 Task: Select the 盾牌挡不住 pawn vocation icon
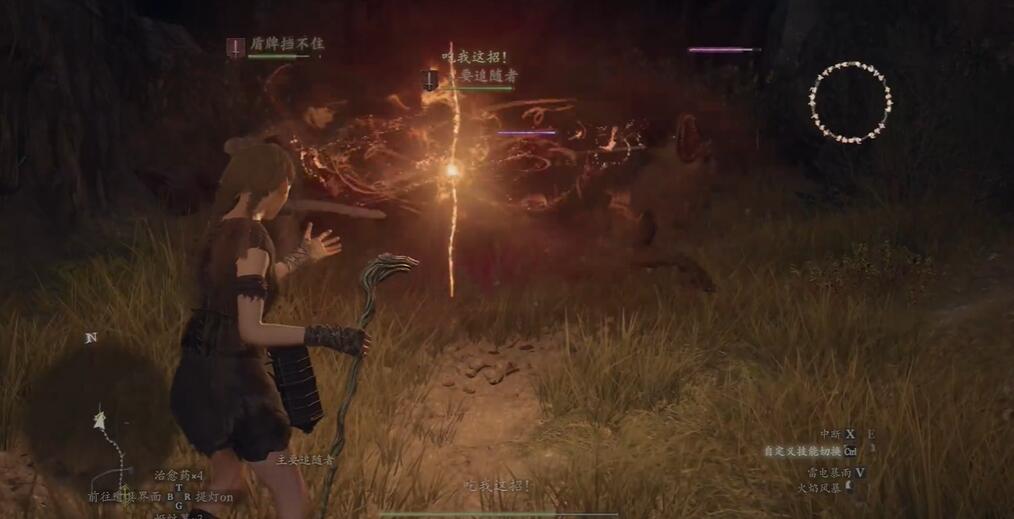pyautogui.click(x=235, y=46)
